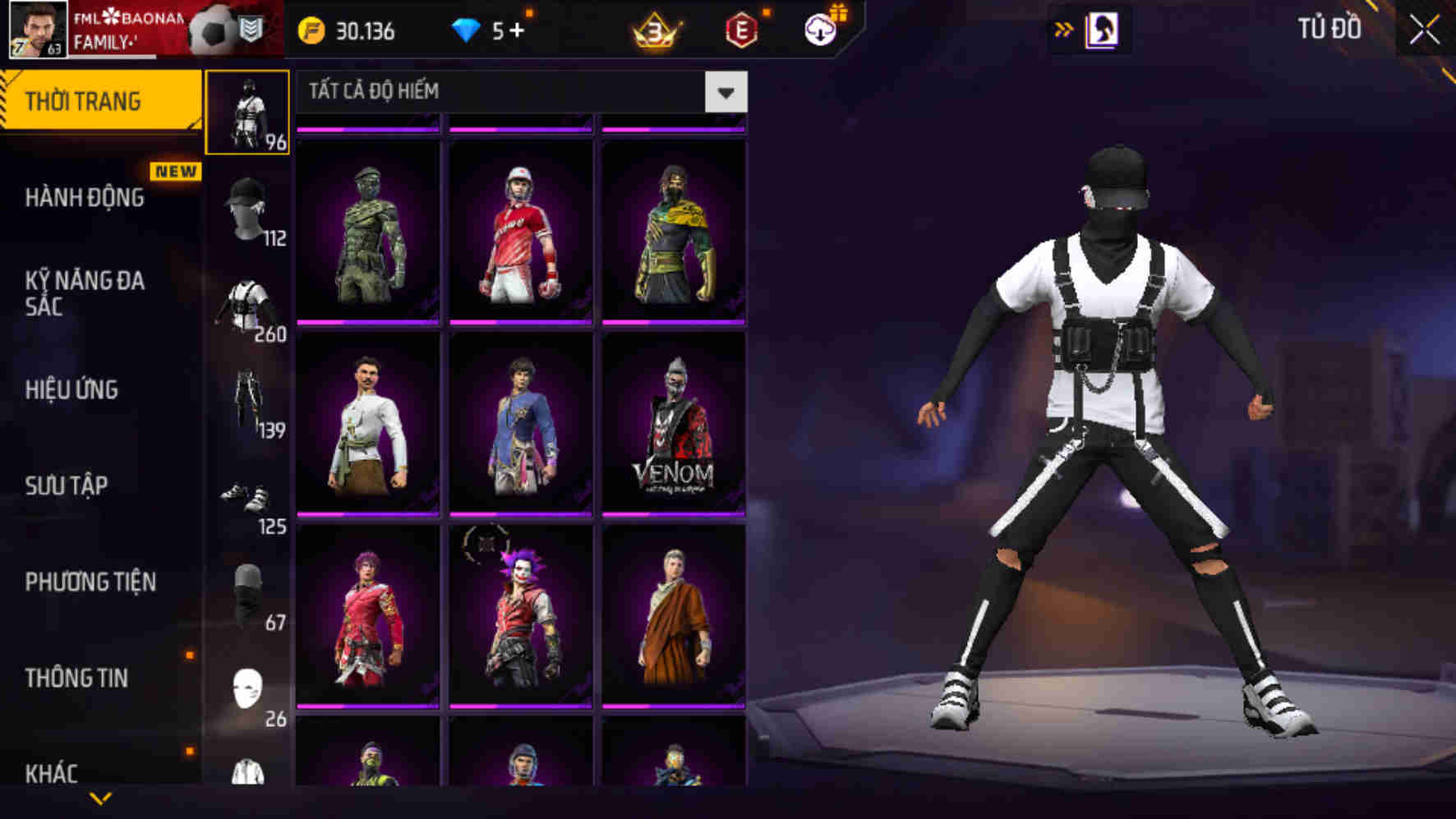
Task: Select the face mask category icon with 26 items
Action: pos(247,684)
